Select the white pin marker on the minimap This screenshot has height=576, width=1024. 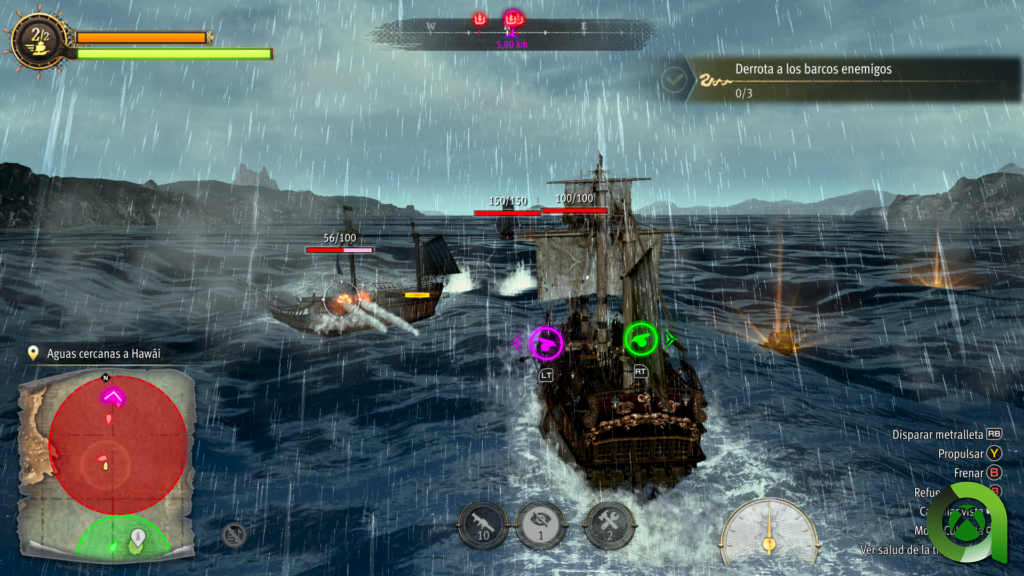pyautogui.click(x=137, y=539)
